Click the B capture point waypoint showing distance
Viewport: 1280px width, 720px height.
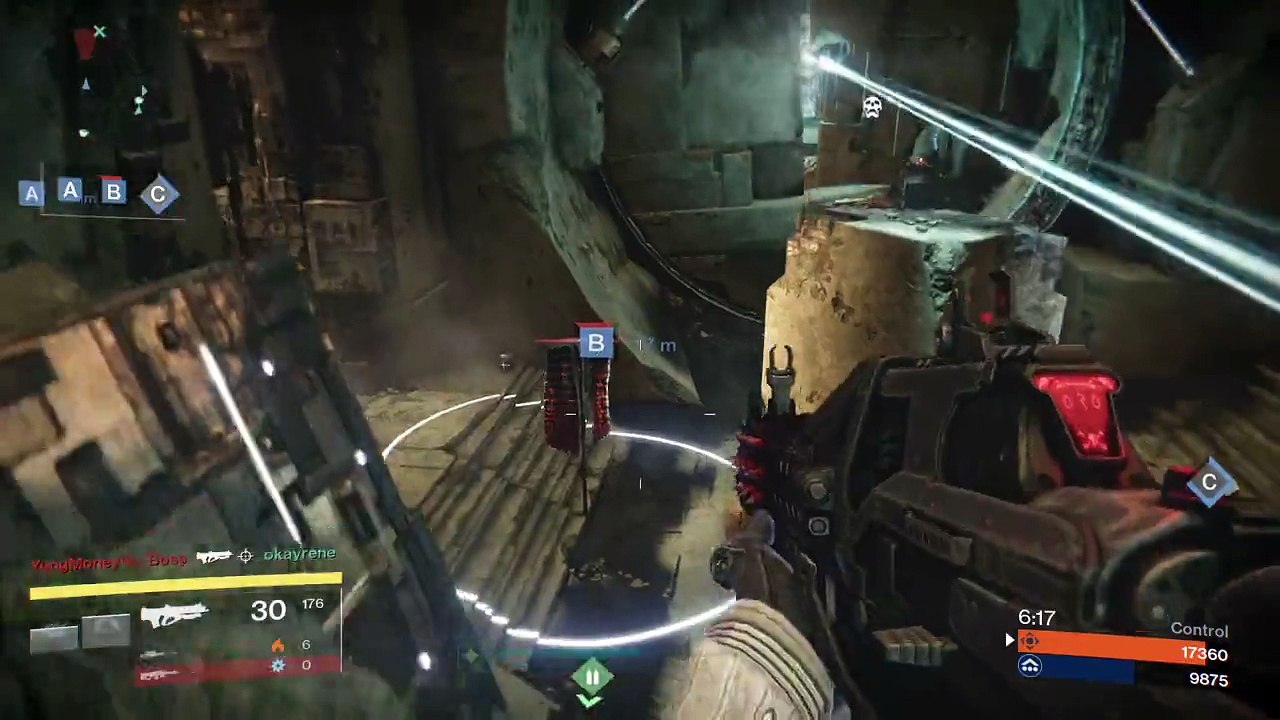click(x=596, y=344)
